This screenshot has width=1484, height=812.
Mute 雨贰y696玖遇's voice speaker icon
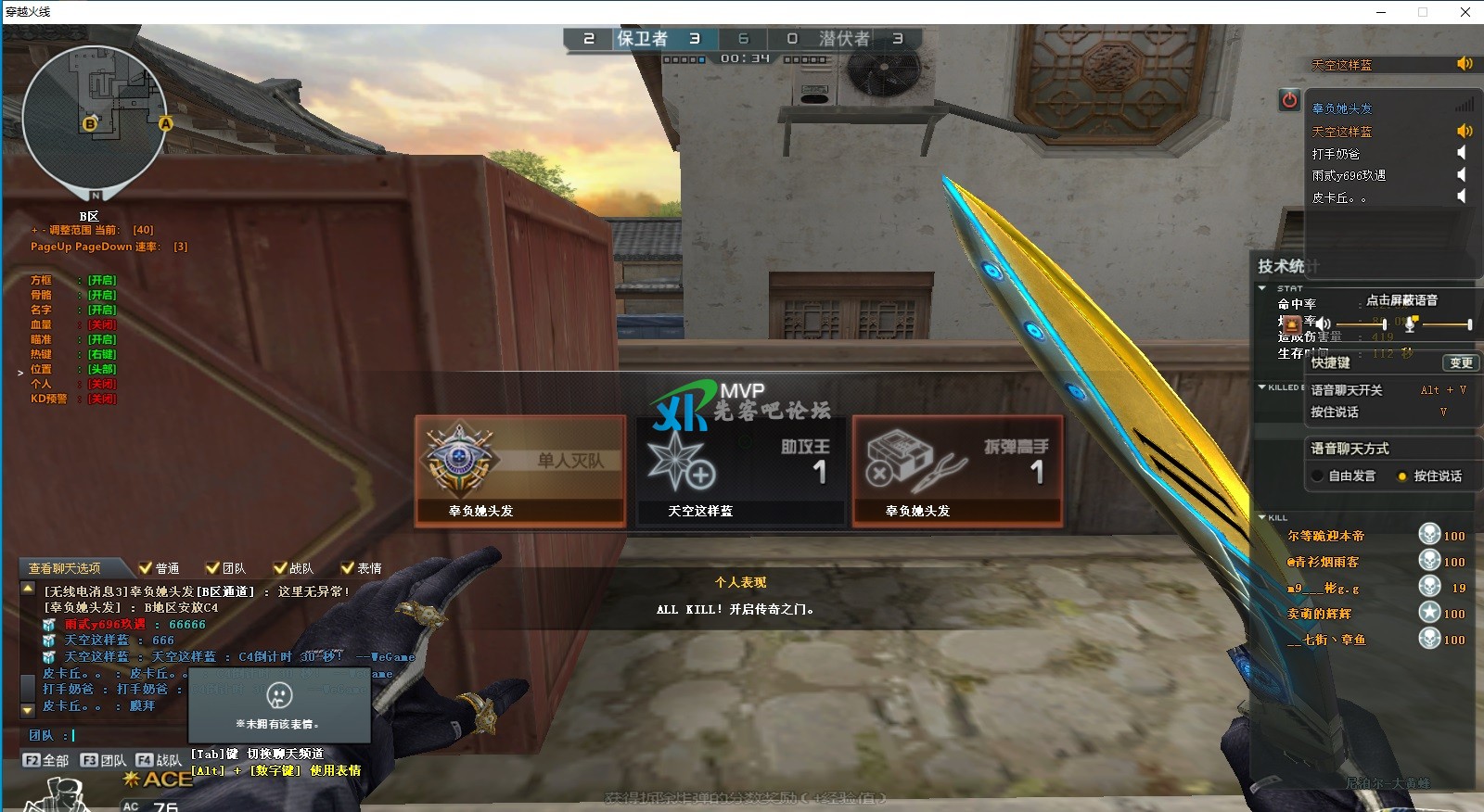click(x=1461, y=174)
